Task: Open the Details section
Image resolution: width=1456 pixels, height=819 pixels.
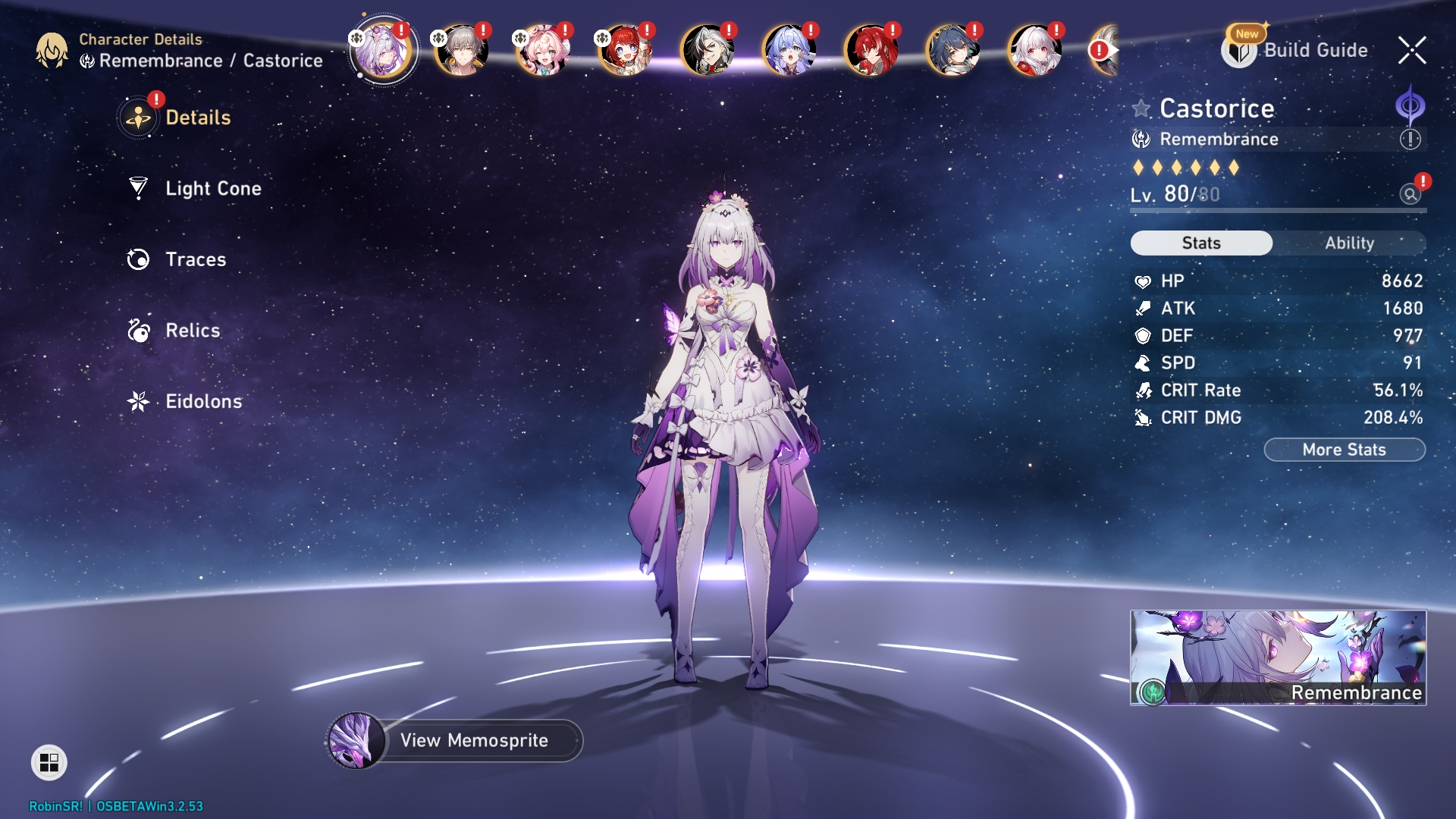Action: (197, 118)
